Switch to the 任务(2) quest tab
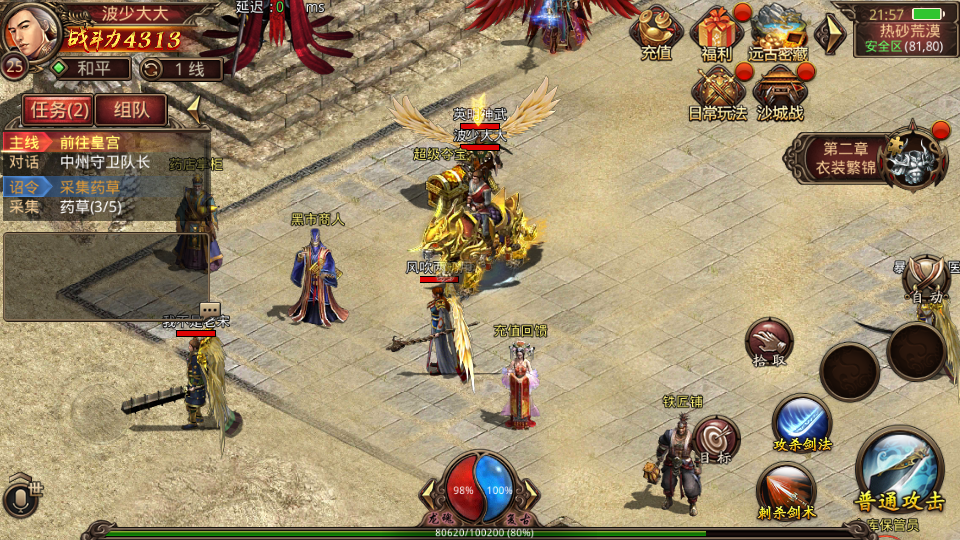 (x=58, y=109)
